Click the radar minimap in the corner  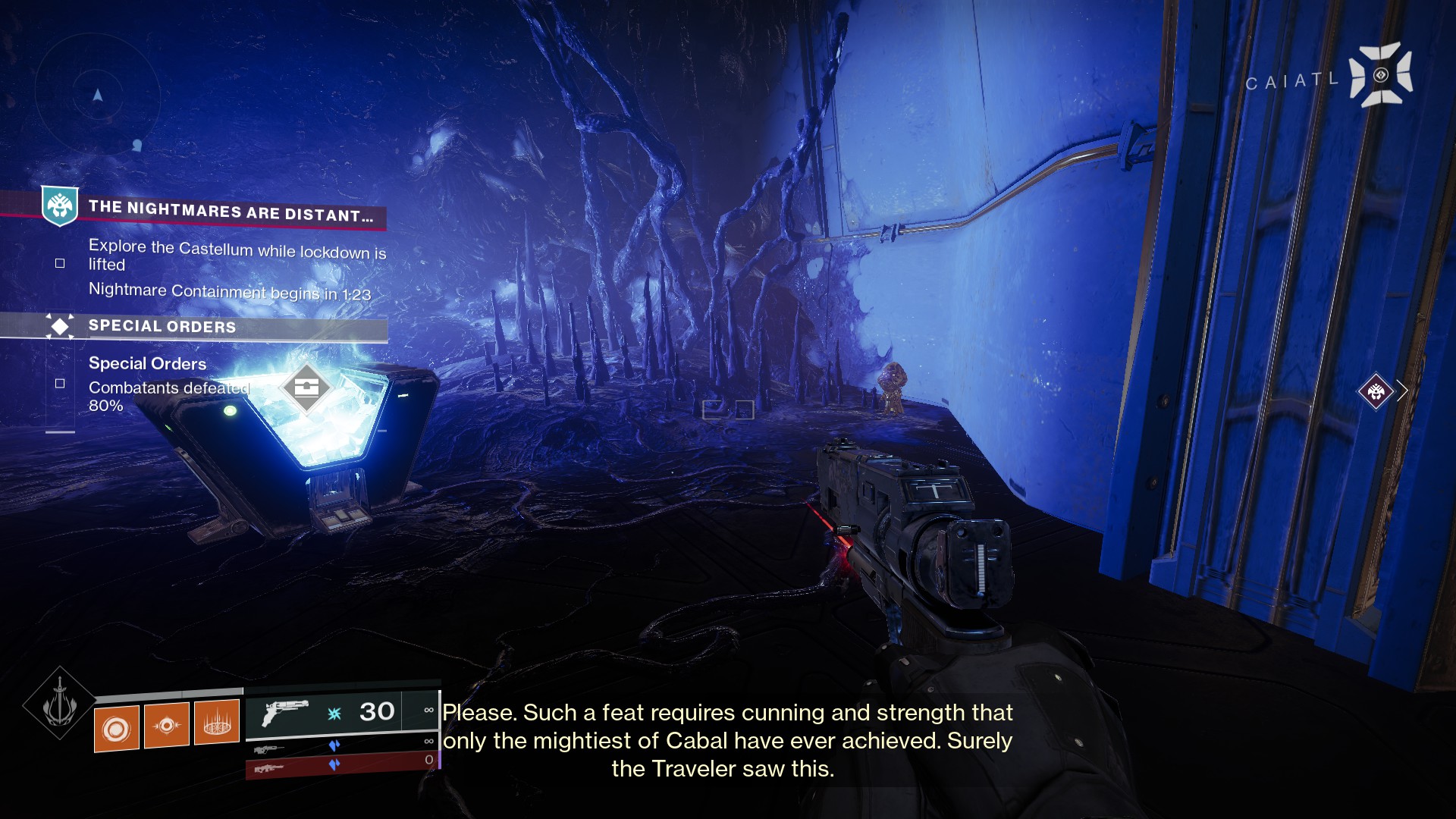tap(97, 95)
